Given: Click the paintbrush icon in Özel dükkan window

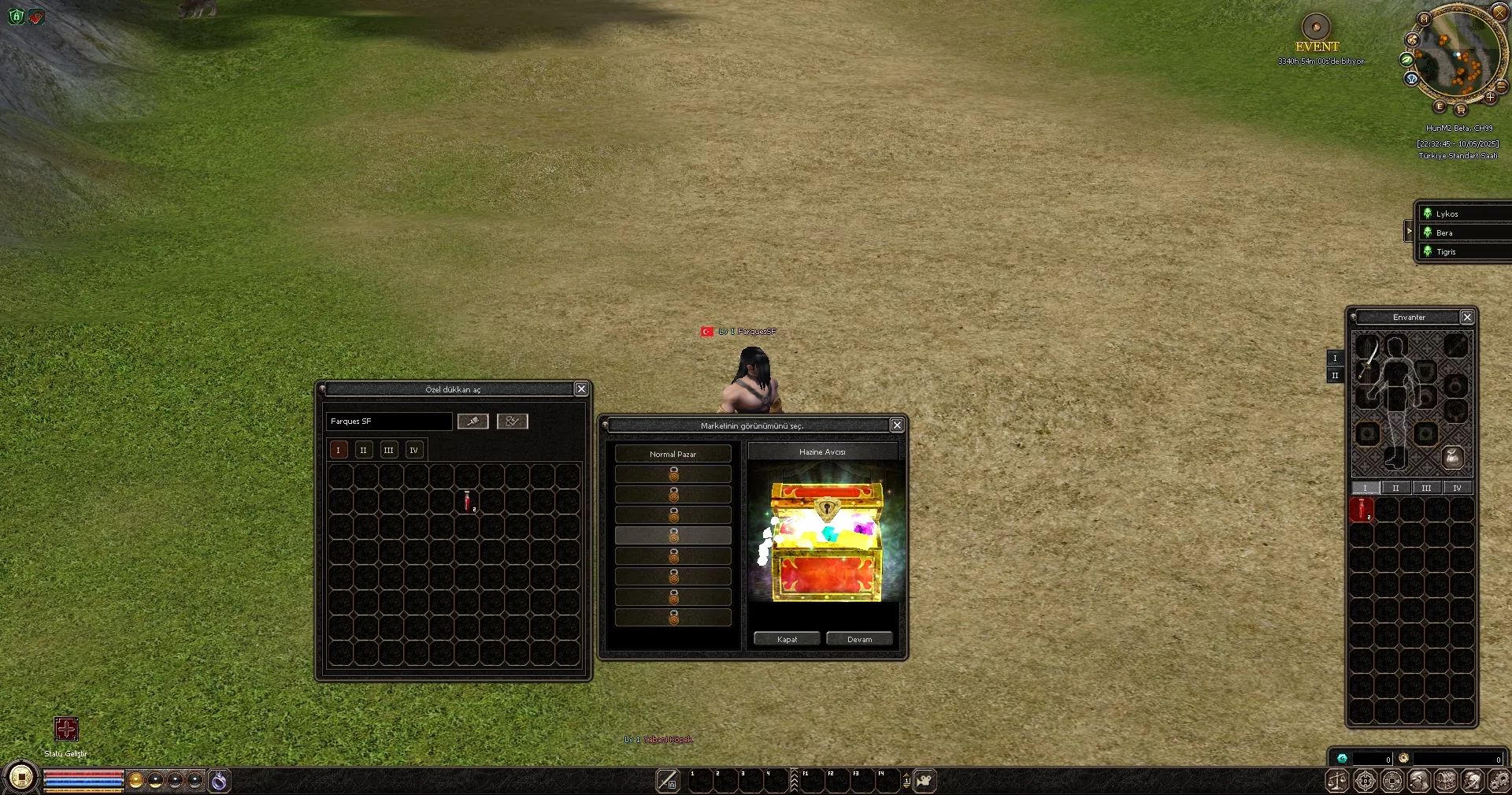Looking at the screenshot, I should 472,422.
